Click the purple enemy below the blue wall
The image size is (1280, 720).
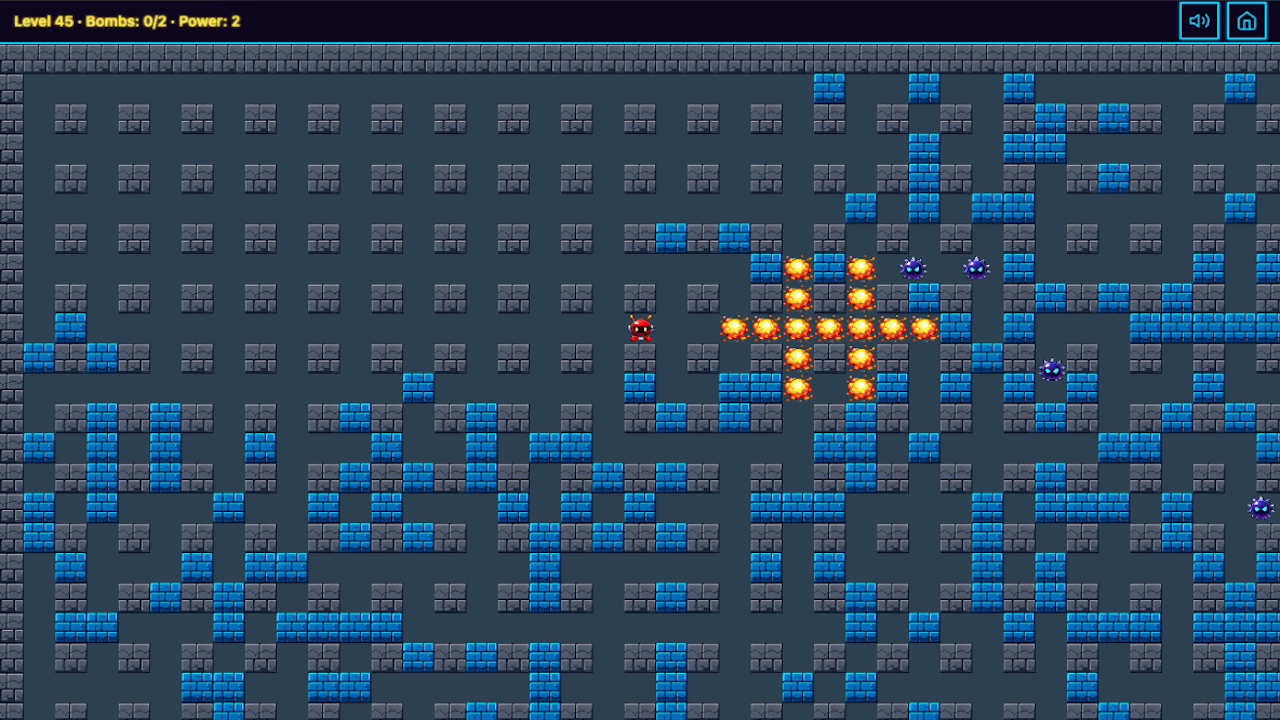tap(1050, 370)
